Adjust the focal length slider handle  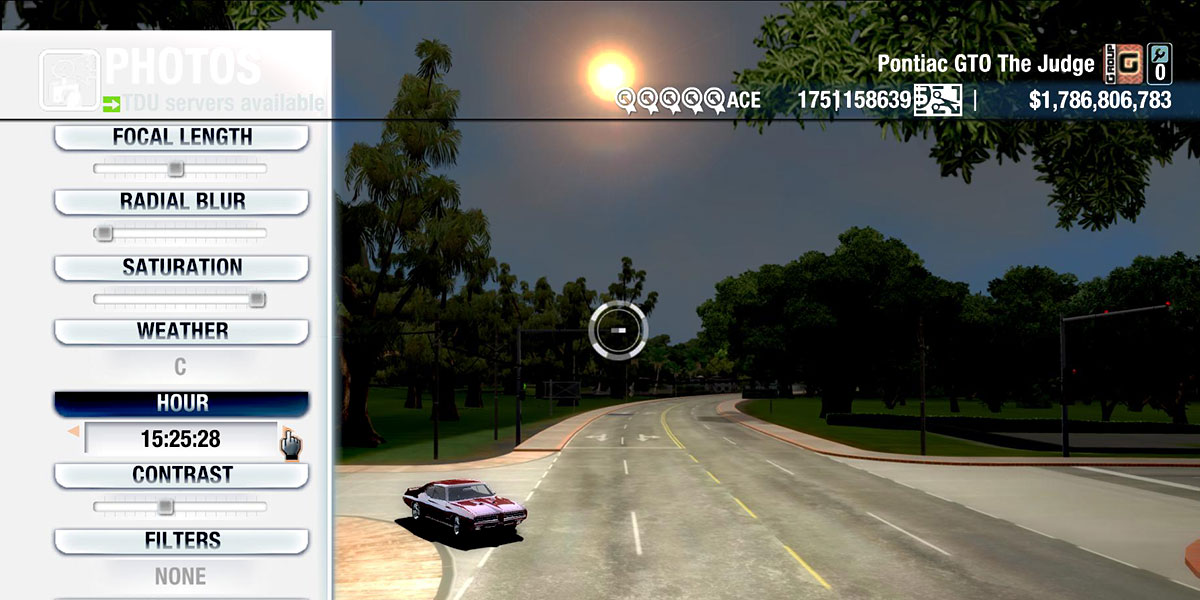176,169
